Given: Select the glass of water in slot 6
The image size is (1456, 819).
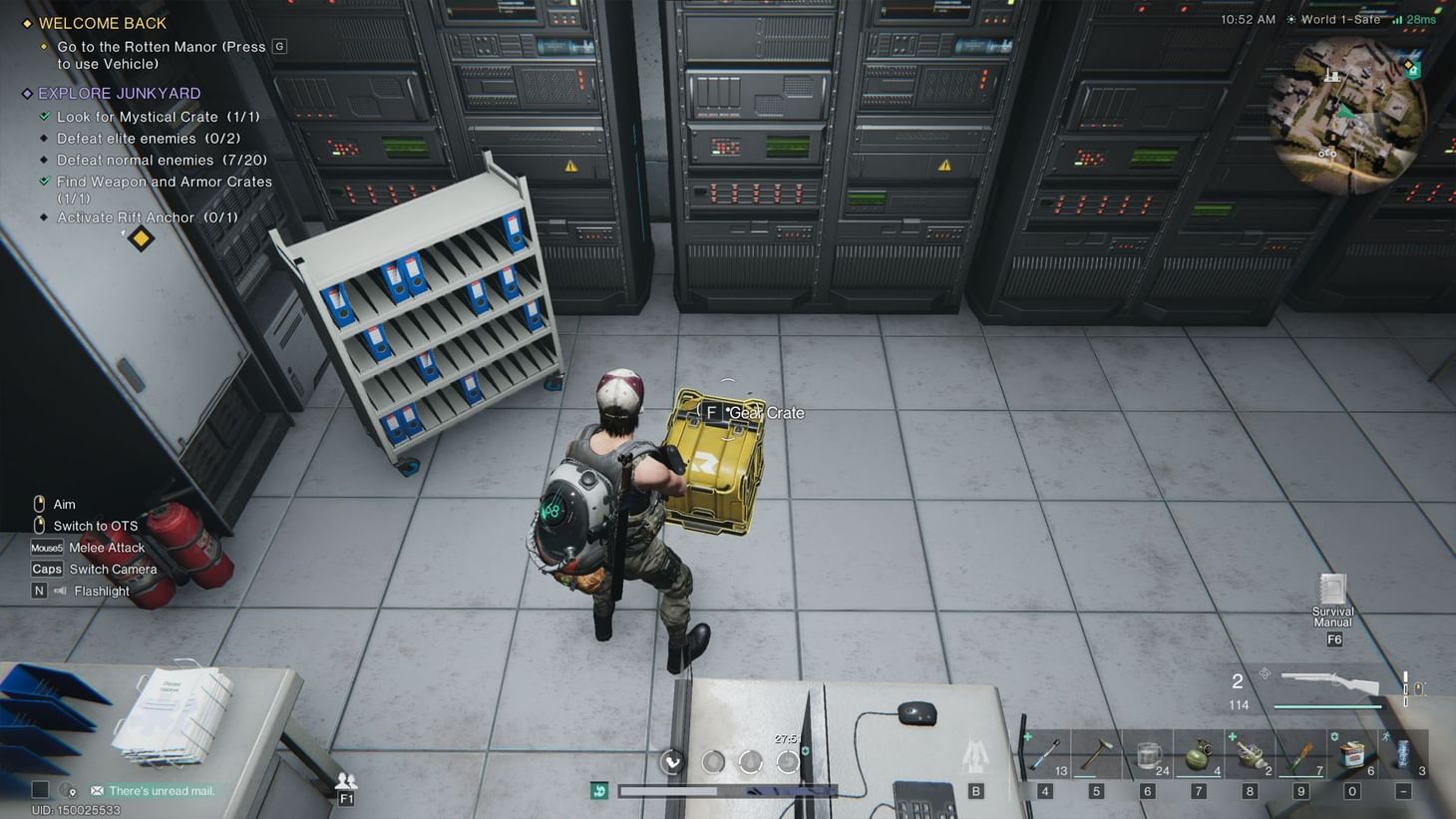Looking at the screenshot, I should (1147, 753).
